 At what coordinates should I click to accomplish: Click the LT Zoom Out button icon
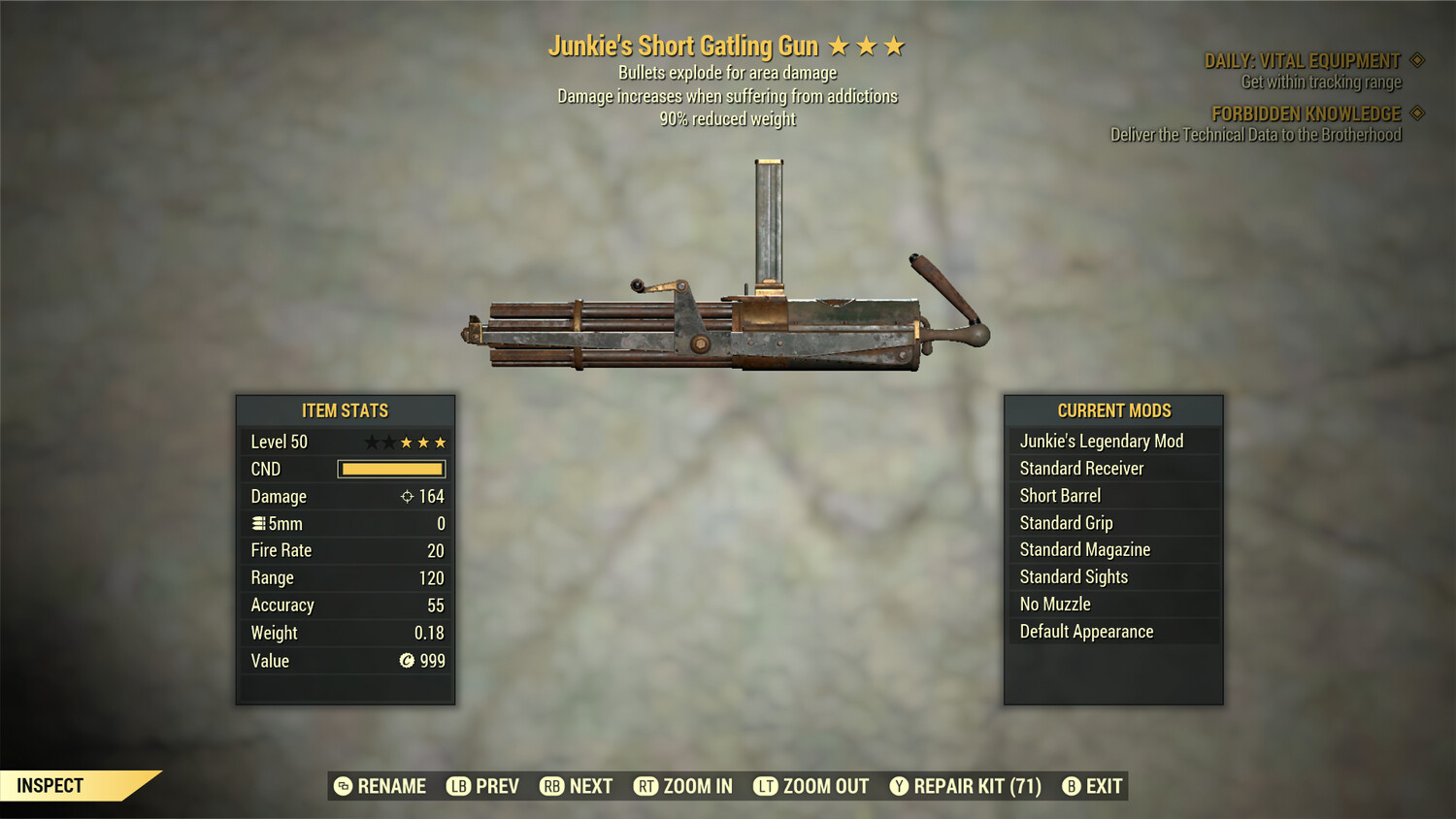pyautogui.click(x=764, y=786)
